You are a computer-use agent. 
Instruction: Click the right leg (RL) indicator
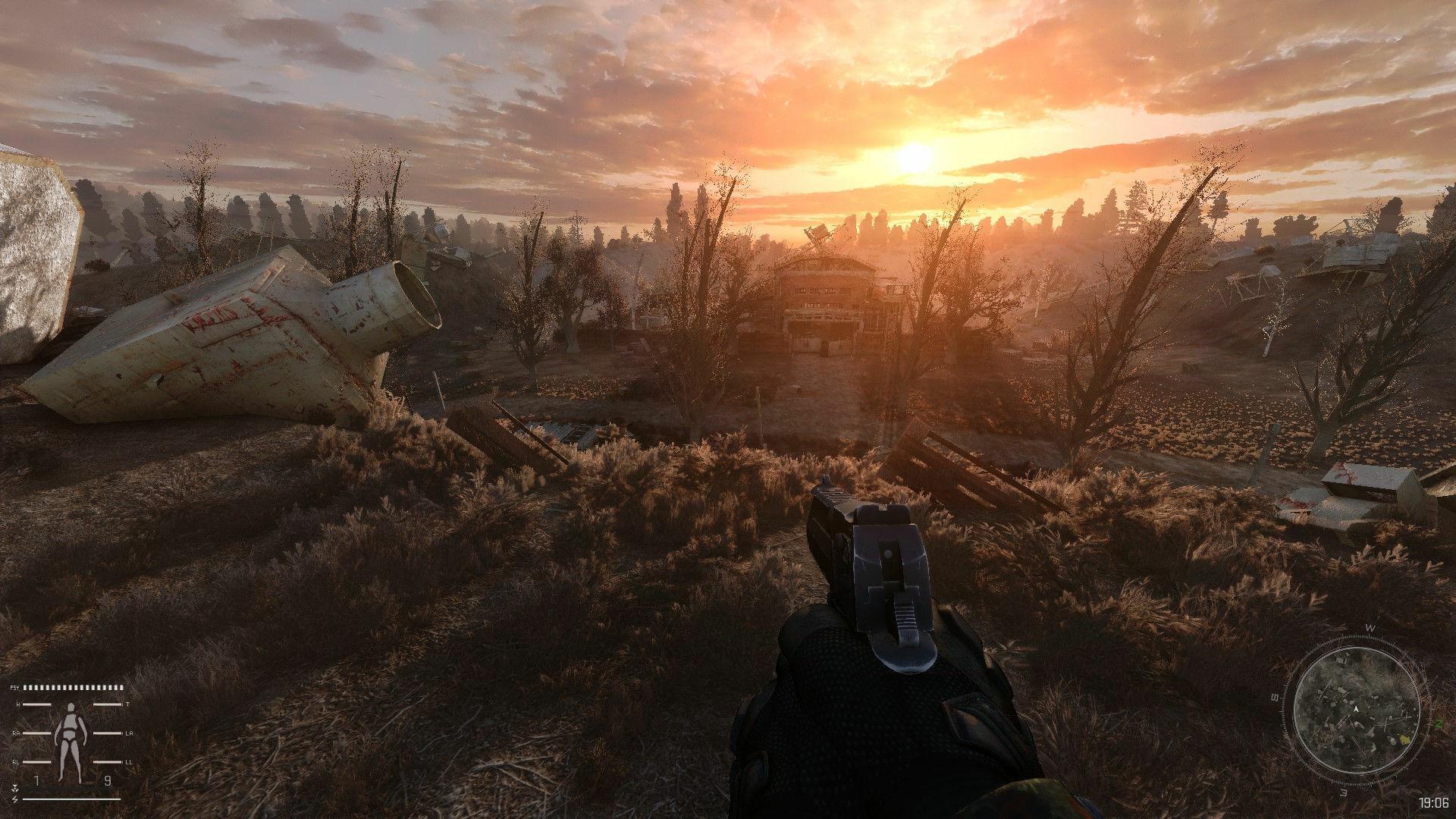(36, 762)
